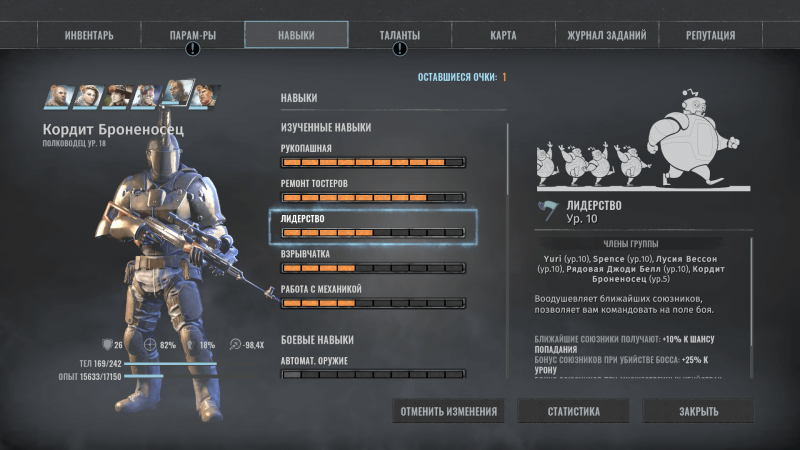
Task: Choose the Автомат. оружие combat skill
Action: pos(372,369)
